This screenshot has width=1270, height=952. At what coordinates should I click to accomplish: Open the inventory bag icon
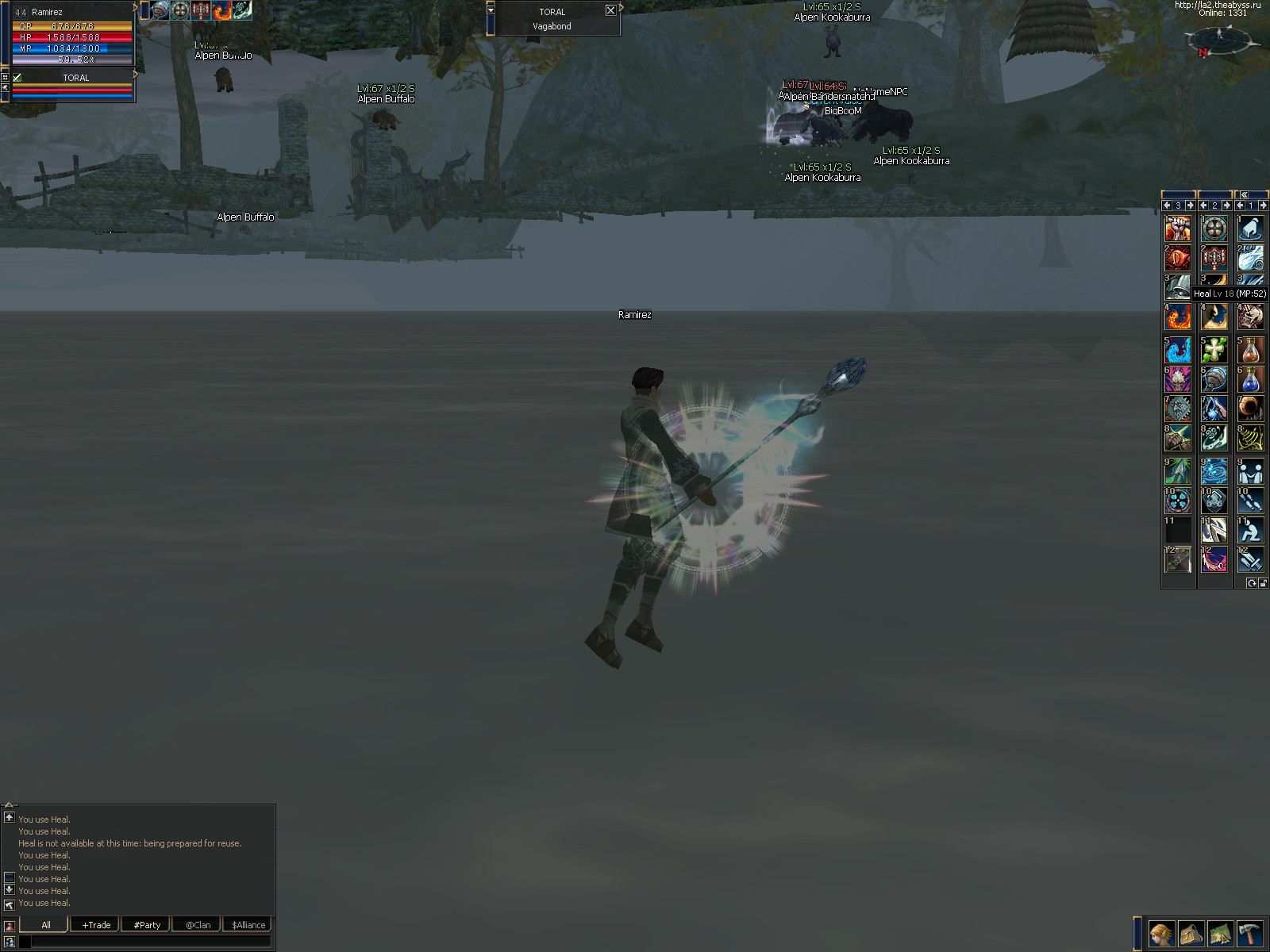point(1191,934)
